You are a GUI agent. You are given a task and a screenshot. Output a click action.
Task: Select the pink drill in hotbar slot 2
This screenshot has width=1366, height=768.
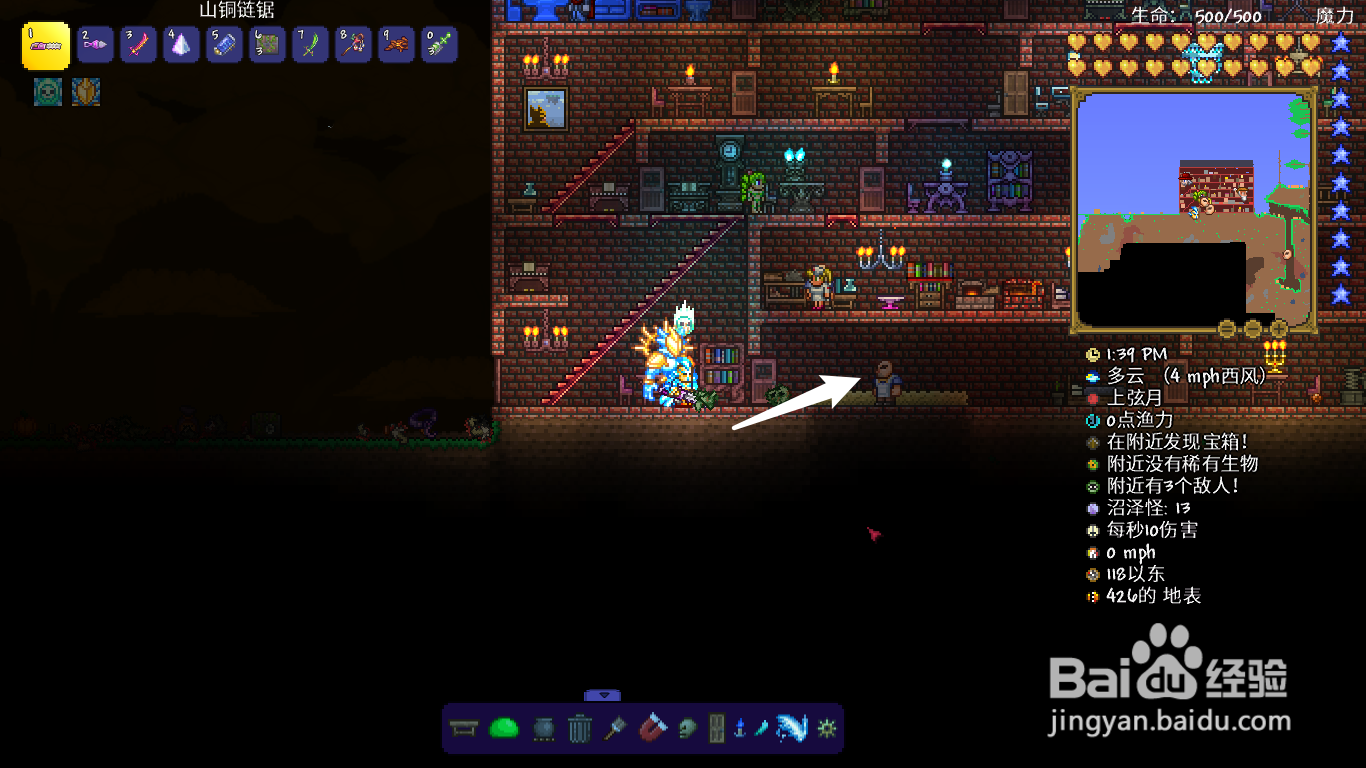click(x=95, y=45)
